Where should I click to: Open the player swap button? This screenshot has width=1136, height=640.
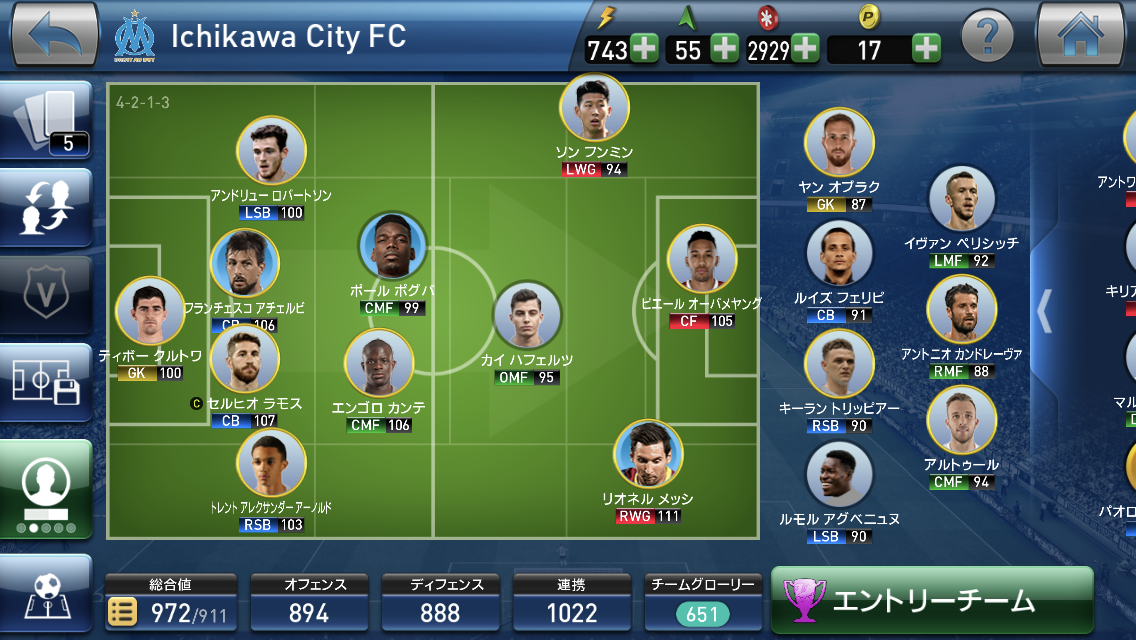(47, 207)
